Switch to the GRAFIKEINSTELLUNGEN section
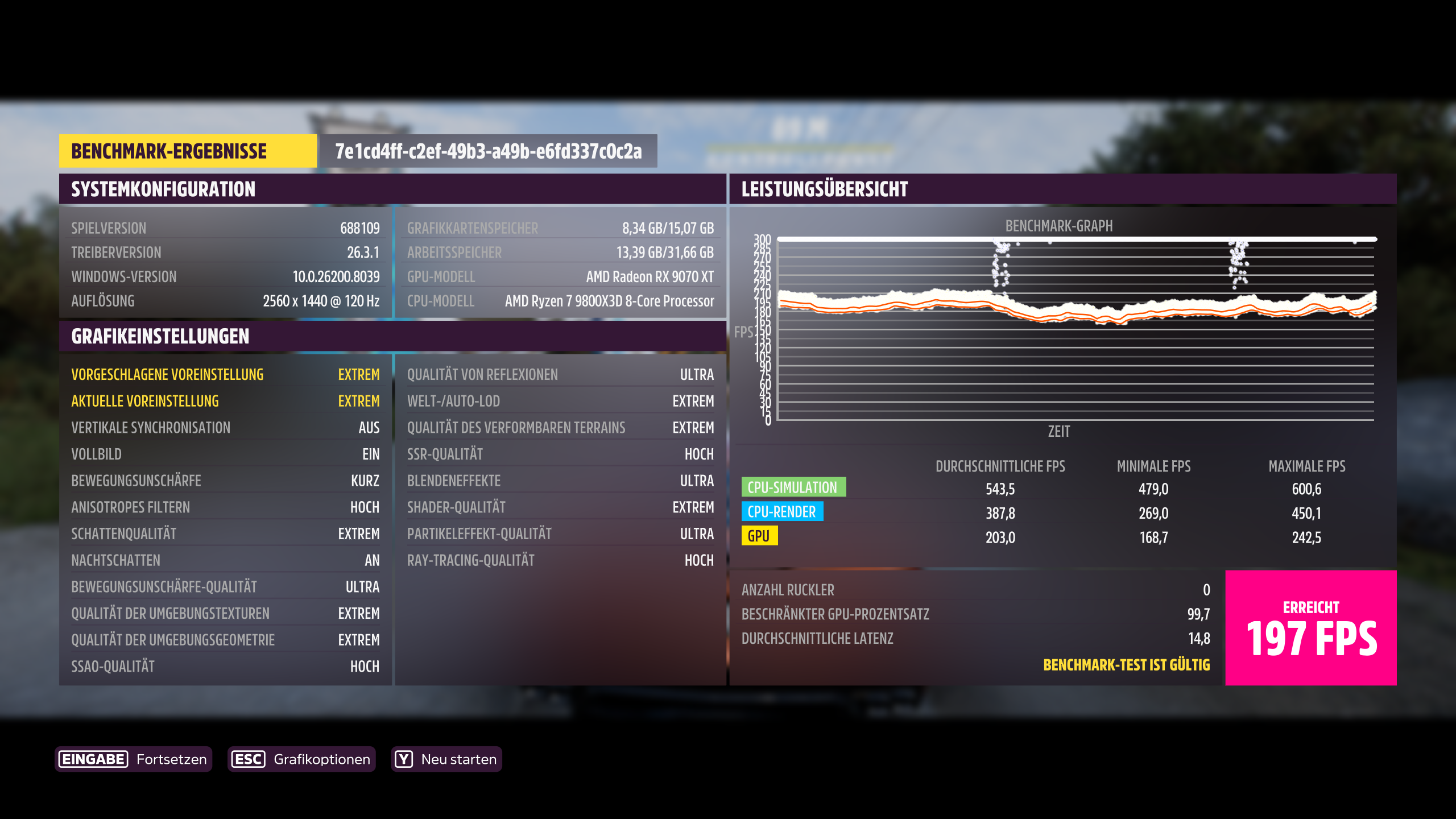This screenshot has height=819, width=1456. (159, 336)
